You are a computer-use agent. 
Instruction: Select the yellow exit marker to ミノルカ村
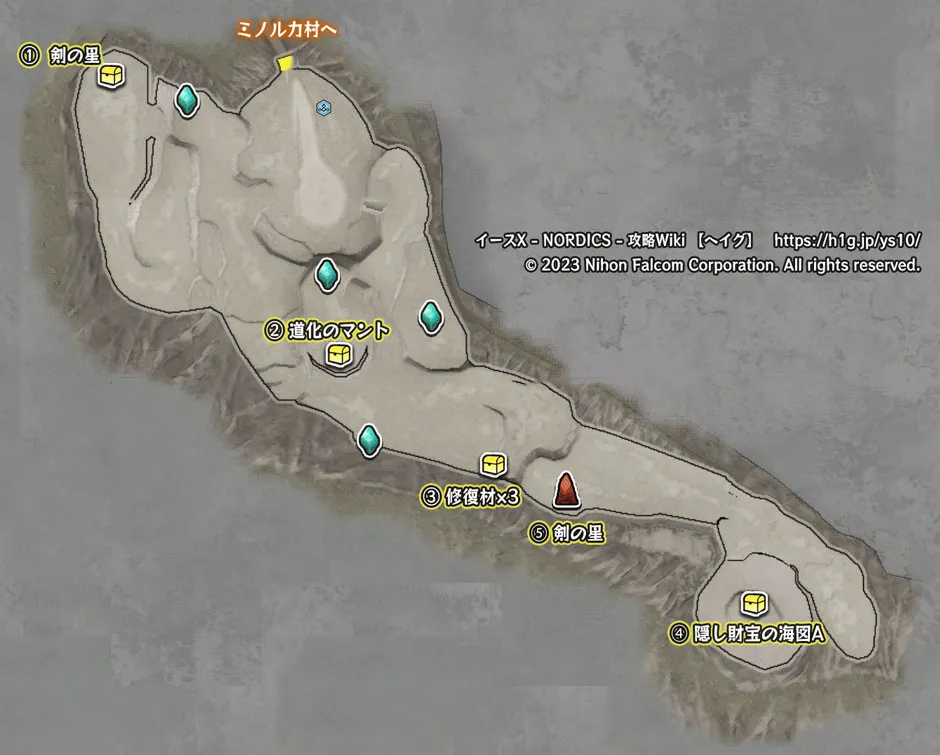click(285, 65)
